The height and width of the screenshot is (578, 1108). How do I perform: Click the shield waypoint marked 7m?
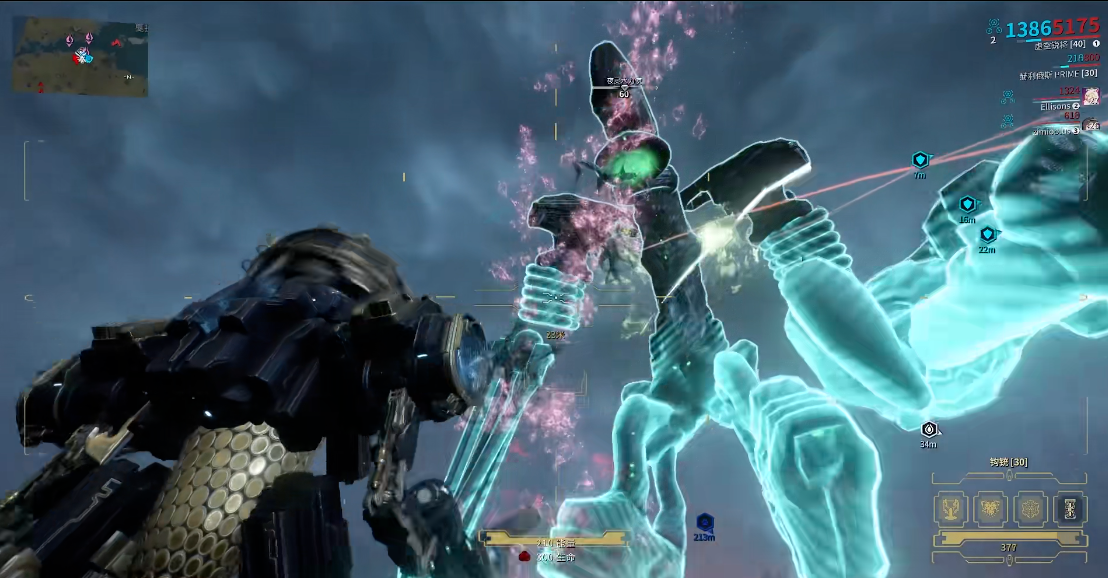pos(920,160)
